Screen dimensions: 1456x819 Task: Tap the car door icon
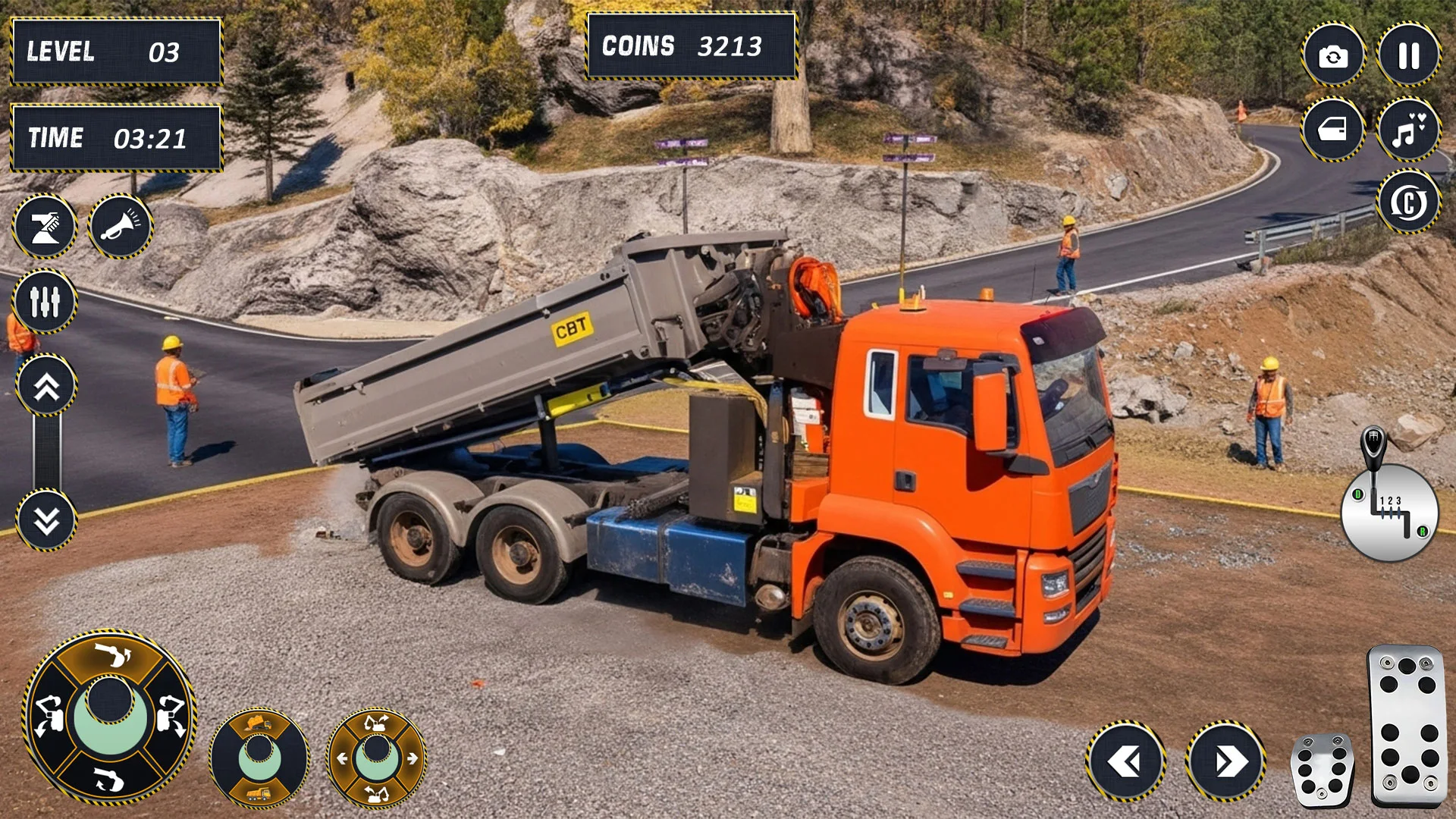[1333, 130]
